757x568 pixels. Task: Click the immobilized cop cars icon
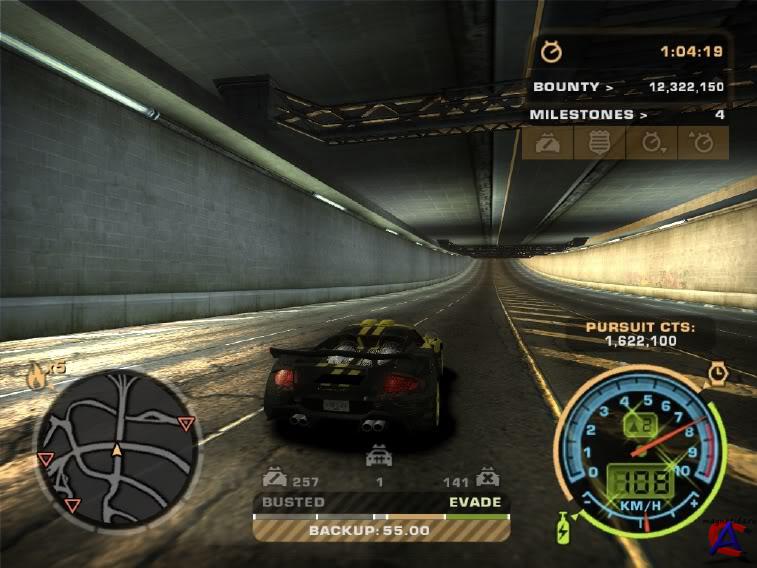(x=487, y=477)
